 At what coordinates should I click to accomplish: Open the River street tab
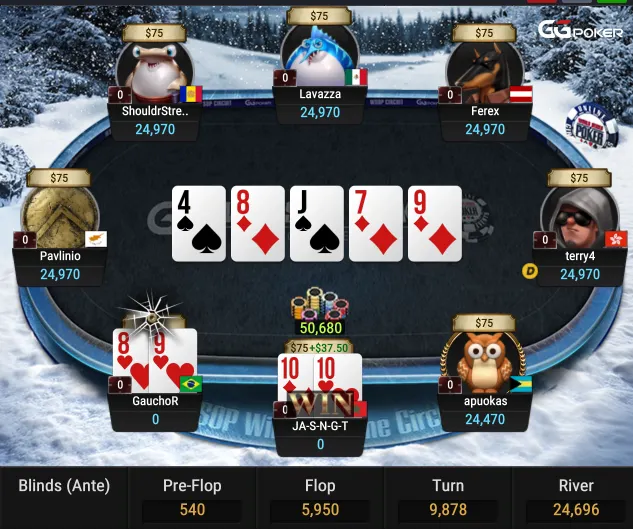(x=575, y=497)
